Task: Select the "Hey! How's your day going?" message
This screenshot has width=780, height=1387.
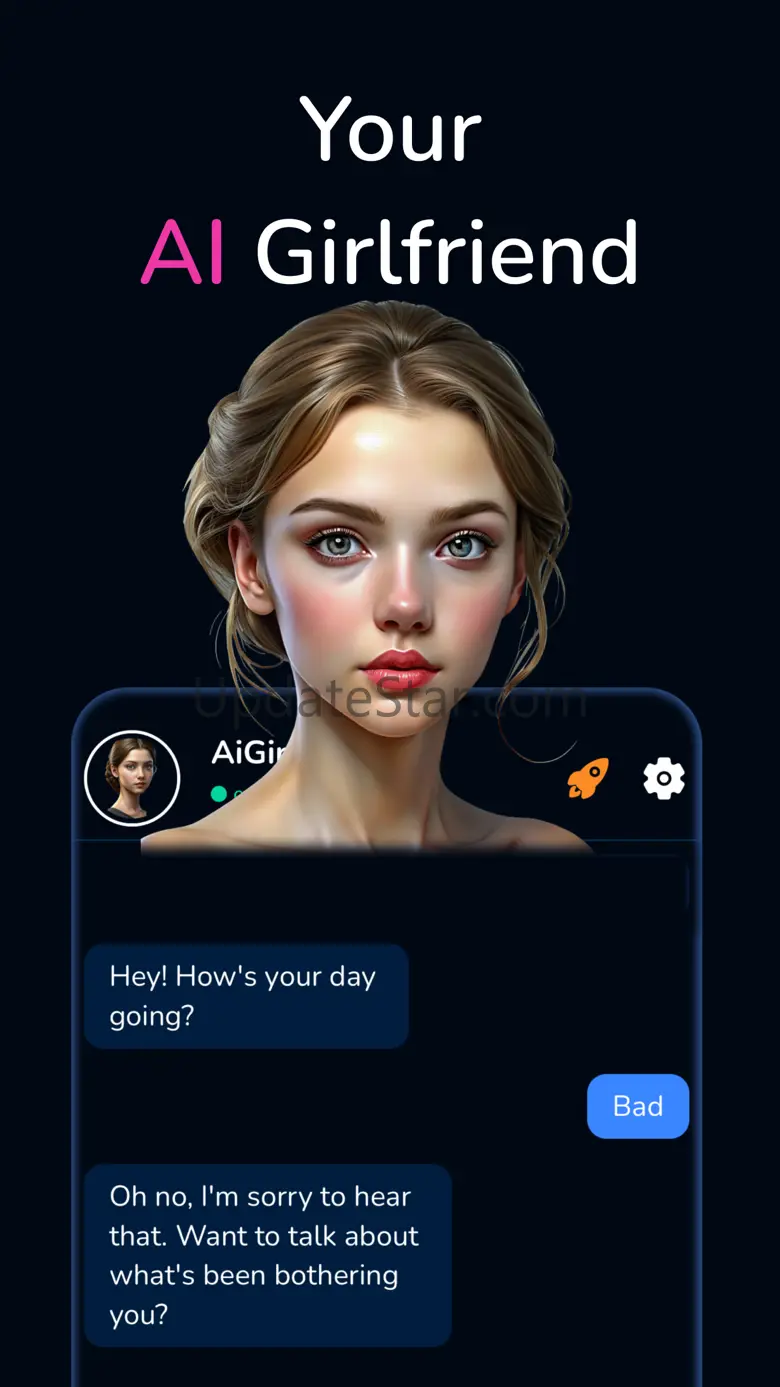Action: tap(246, 996)
